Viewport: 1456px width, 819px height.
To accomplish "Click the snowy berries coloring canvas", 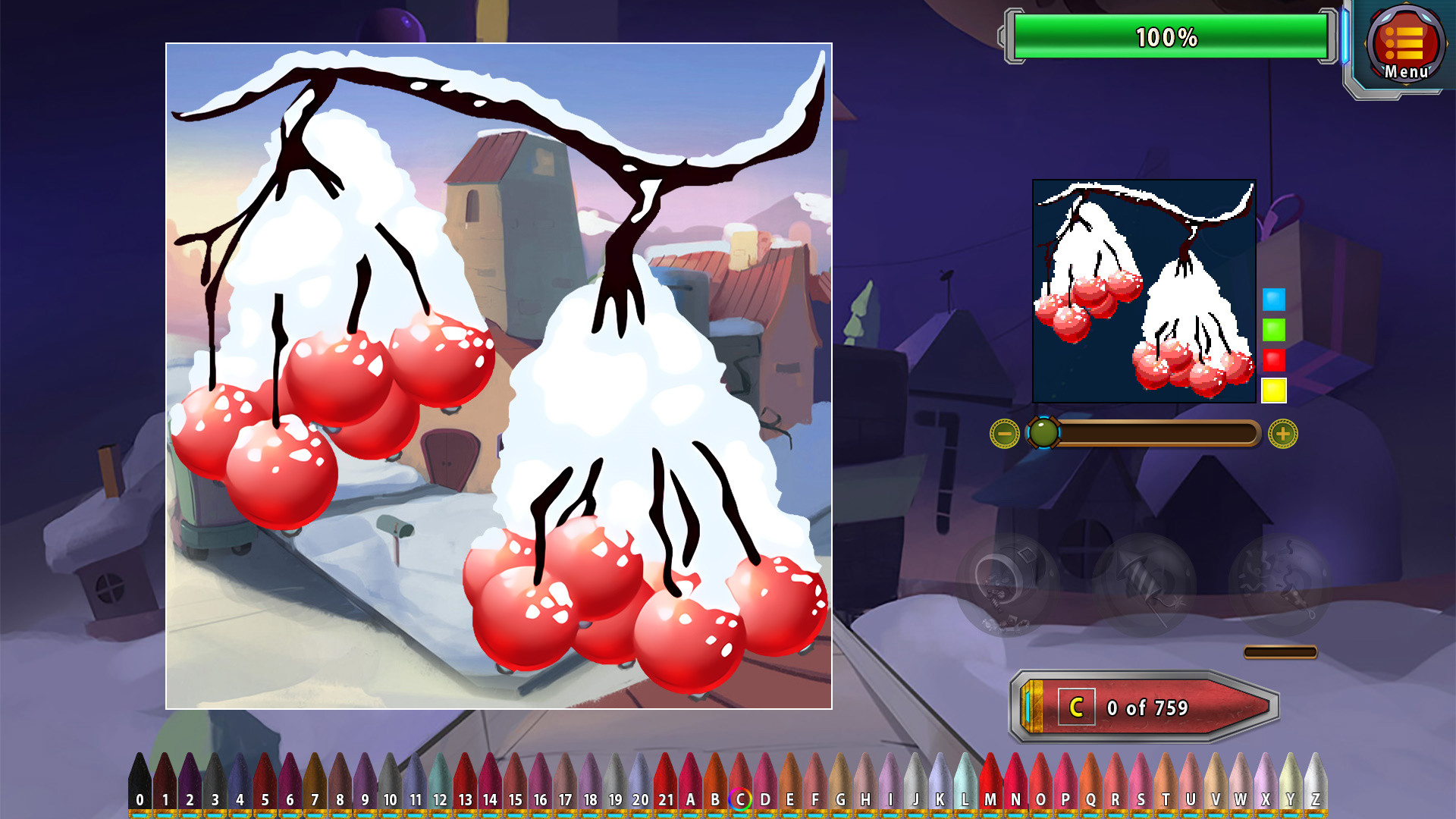I will (x=500, y=375).
